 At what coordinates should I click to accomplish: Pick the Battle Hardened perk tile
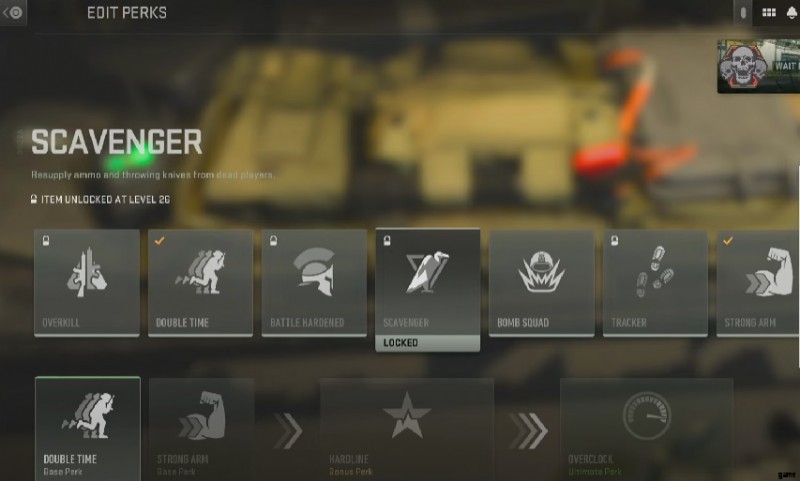pyautogui.click(x=315, y=282)
